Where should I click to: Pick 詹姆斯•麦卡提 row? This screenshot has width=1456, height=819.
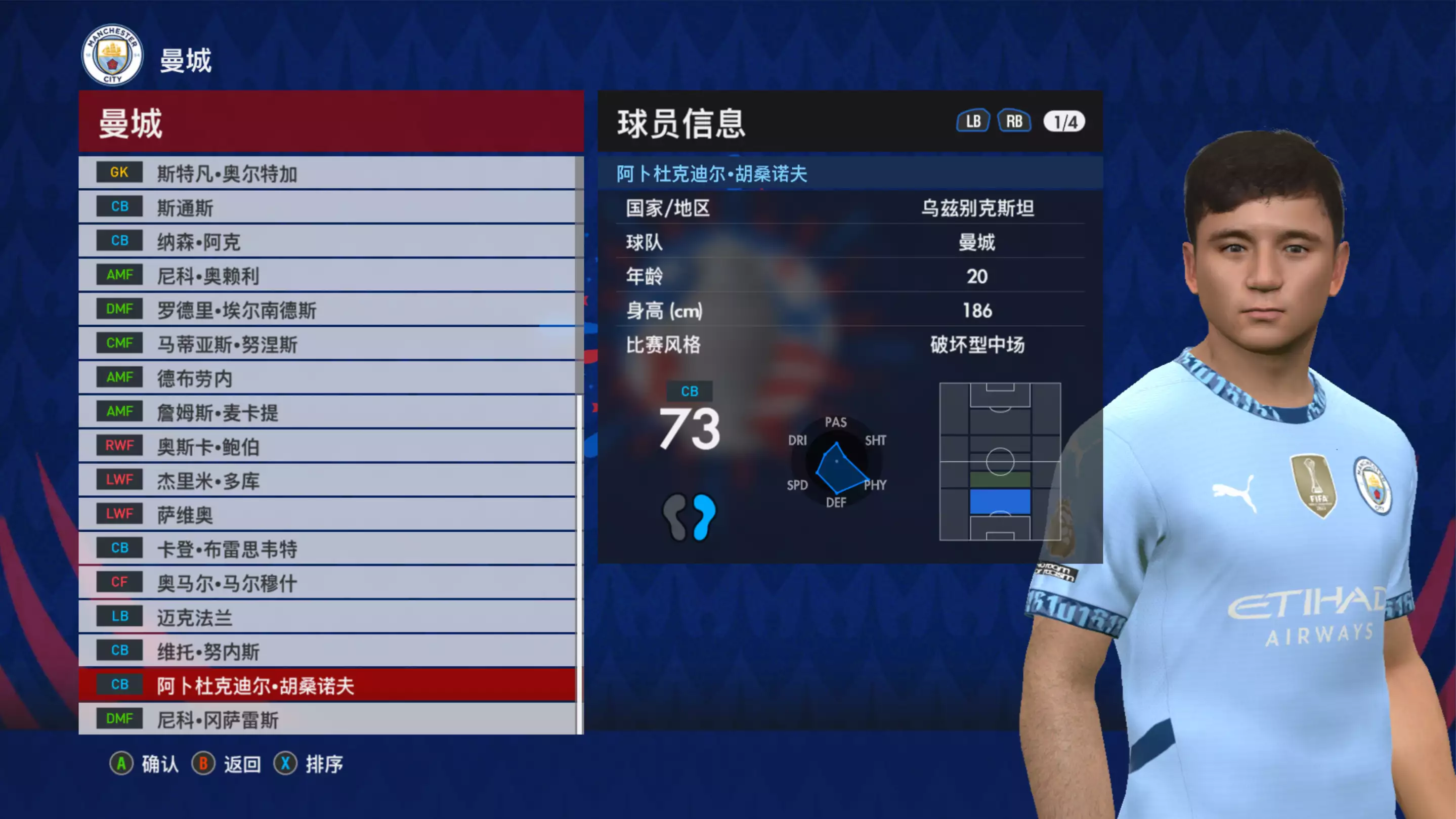[328, 412]
